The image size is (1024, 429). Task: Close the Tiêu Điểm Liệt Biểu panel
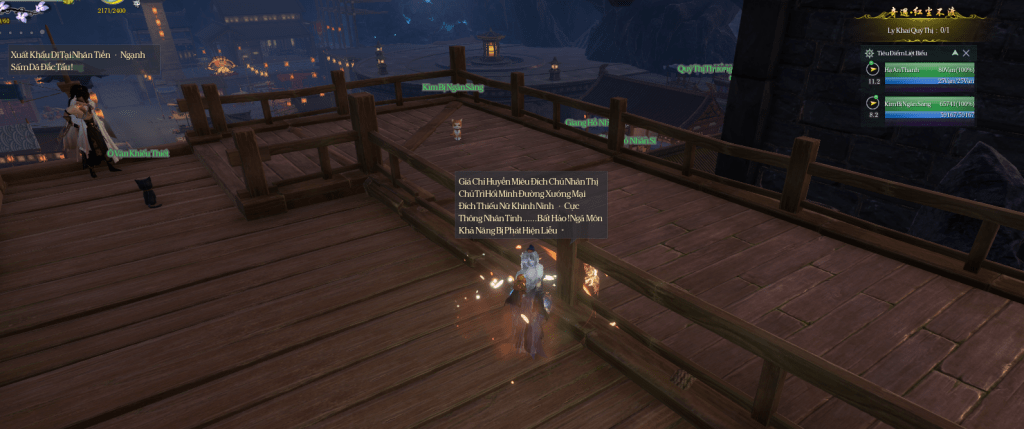point(966,52)
